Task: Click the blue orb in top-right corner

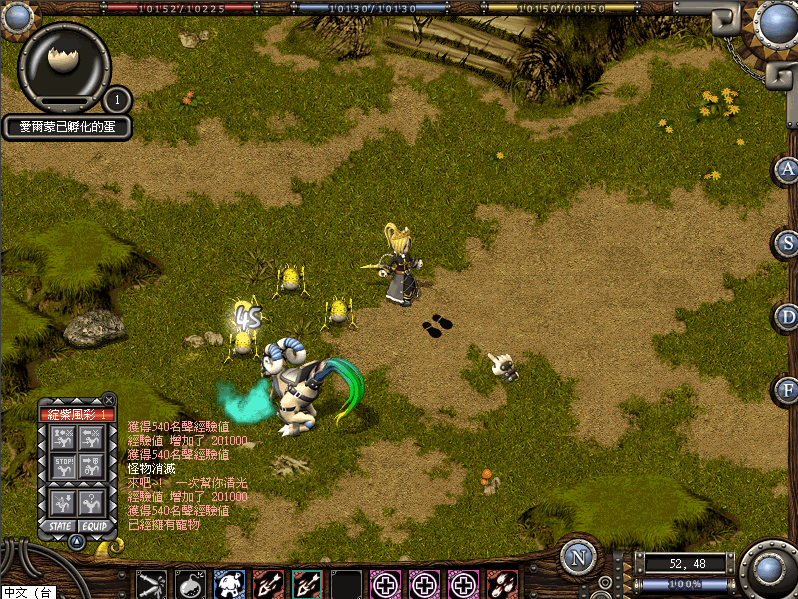Action: point(776,20)
